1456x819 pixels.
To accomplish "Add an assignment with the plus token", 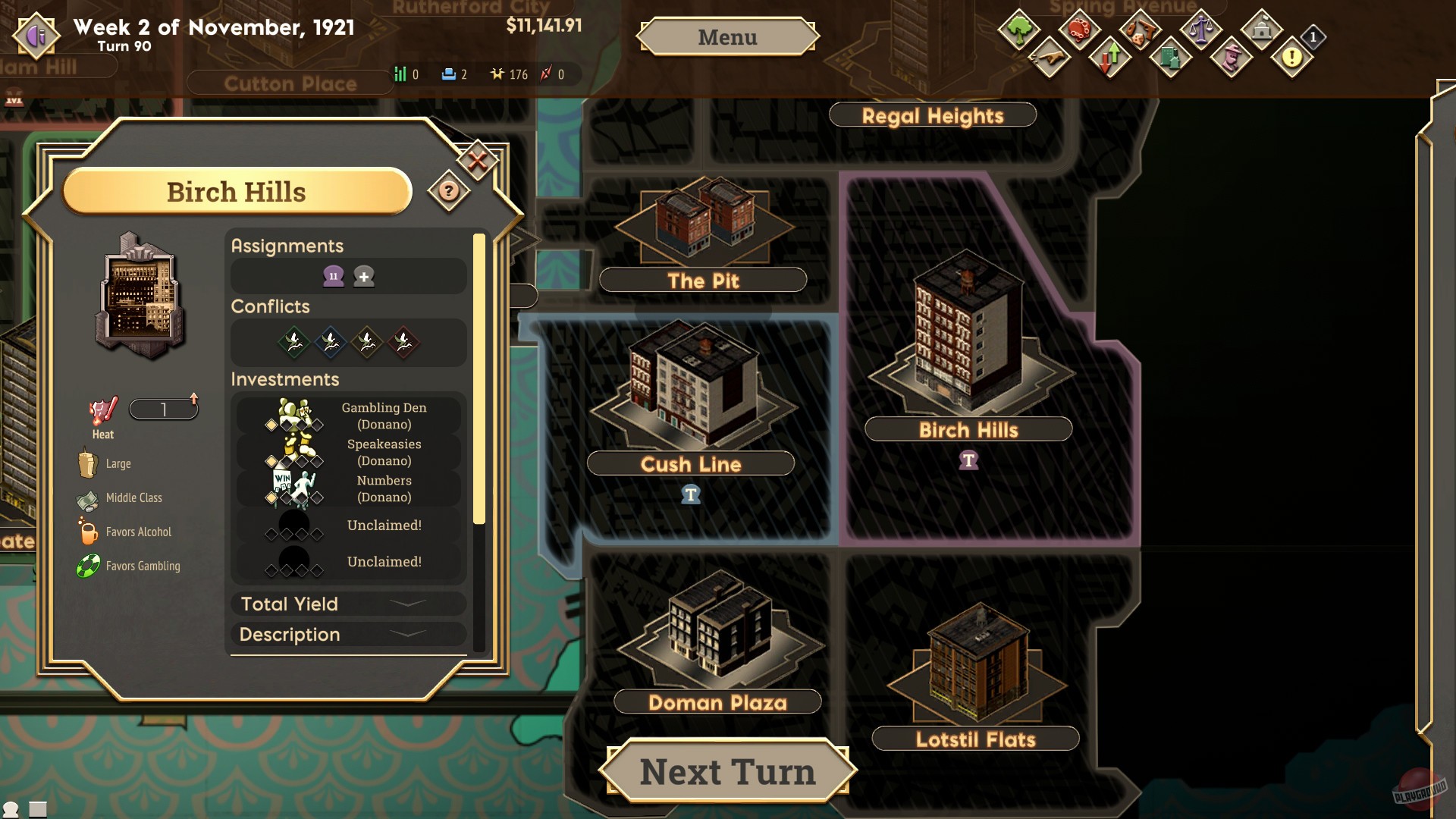I will tap(364, 277).
